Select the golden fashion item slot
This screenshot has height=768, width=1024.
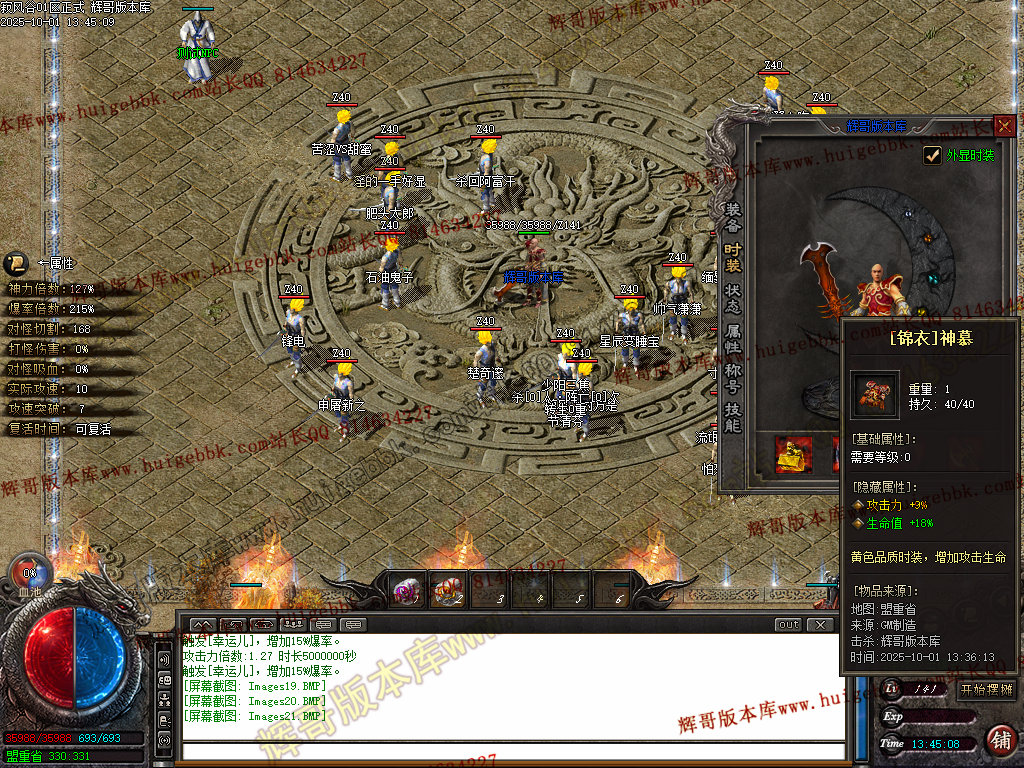click(794, 455)
